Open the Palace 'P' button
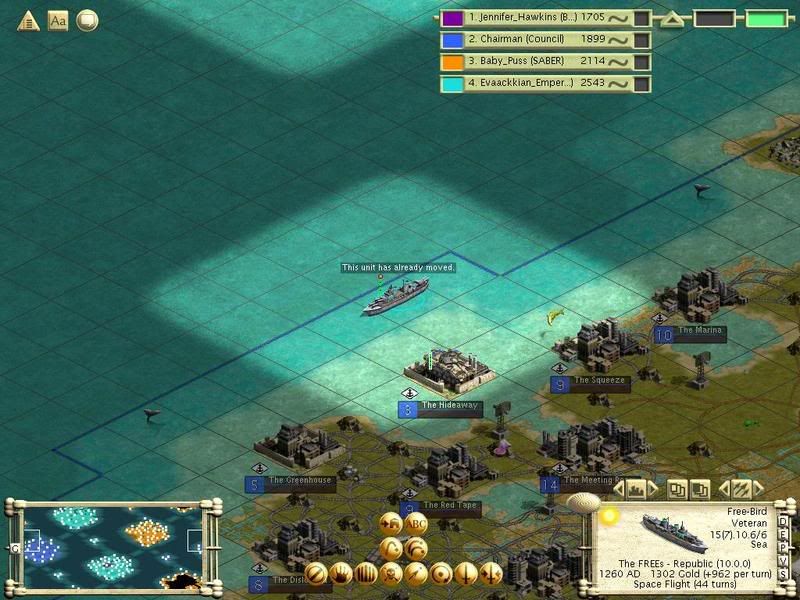Viewport: 800px width, 600px height. tap(783, 547)
